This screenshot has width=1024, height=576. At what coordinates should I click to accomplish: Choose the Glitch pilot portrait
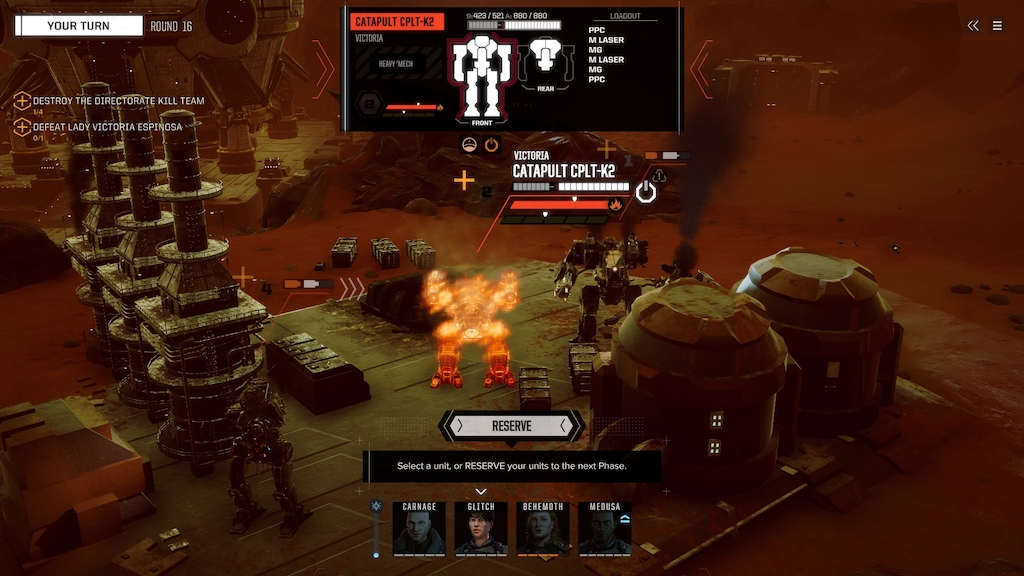coord(481,528)
